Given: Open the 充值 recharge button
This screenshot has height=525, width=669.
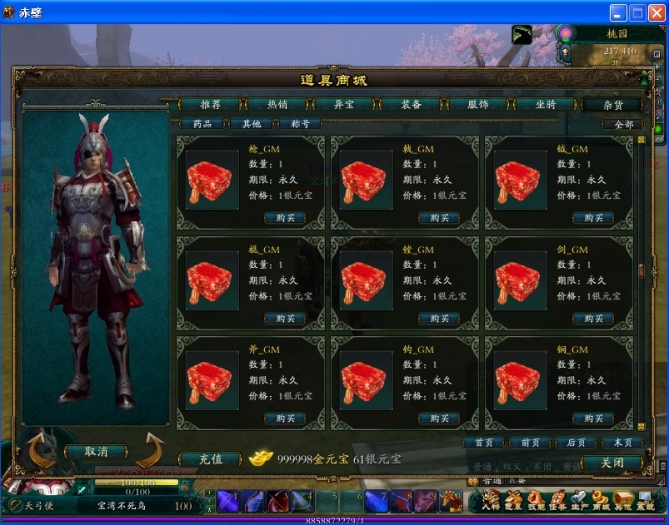Looking at the screenshot, I should coord(210,459).
